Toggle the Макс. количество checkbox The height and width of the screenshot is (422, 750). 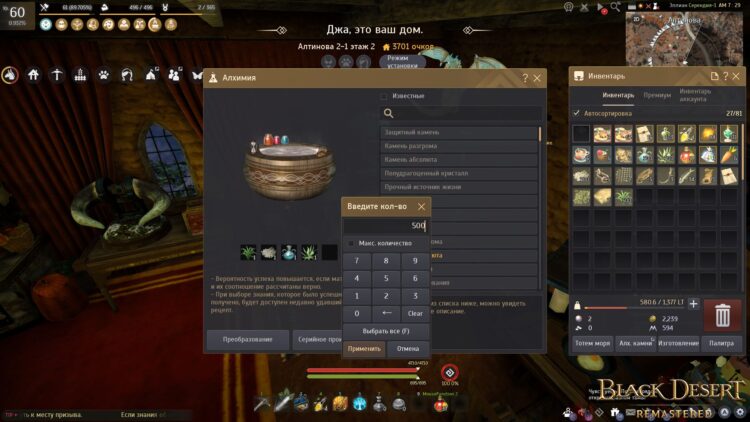tap(351, 243)
